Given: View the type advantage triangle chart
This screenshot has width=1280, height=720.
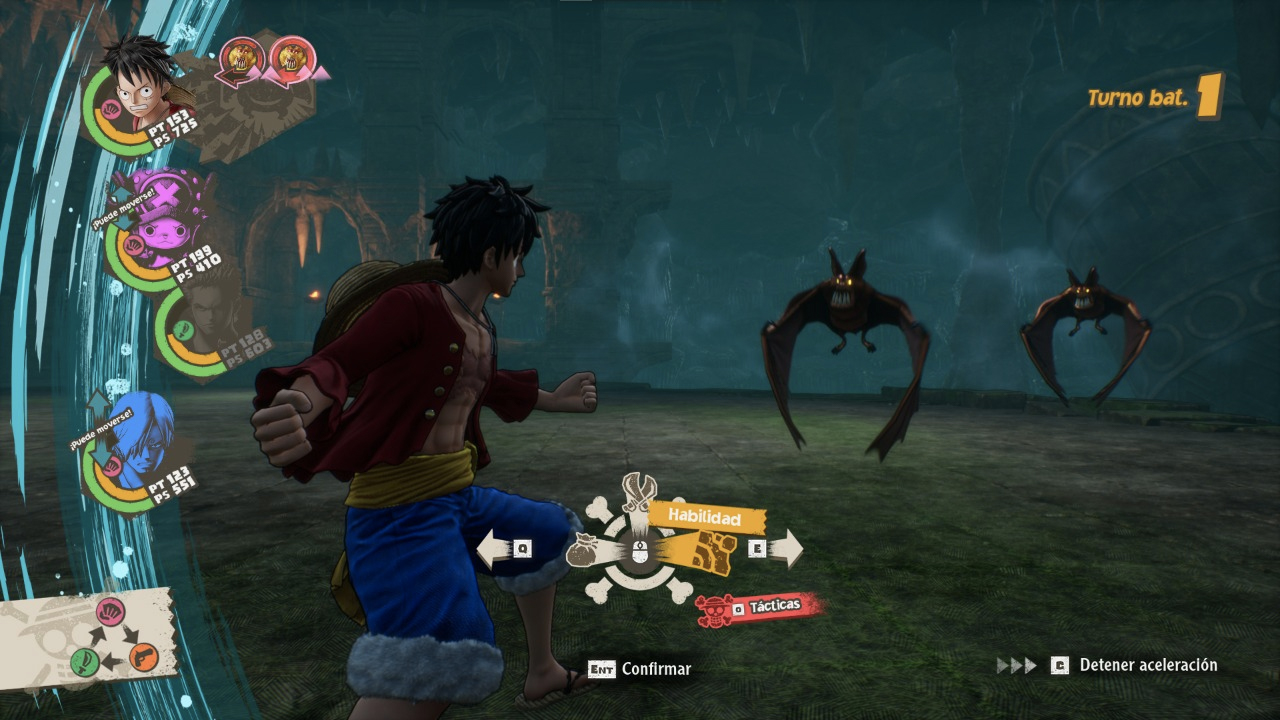Looking at the screenshot, I should click(x=115, y=637).
